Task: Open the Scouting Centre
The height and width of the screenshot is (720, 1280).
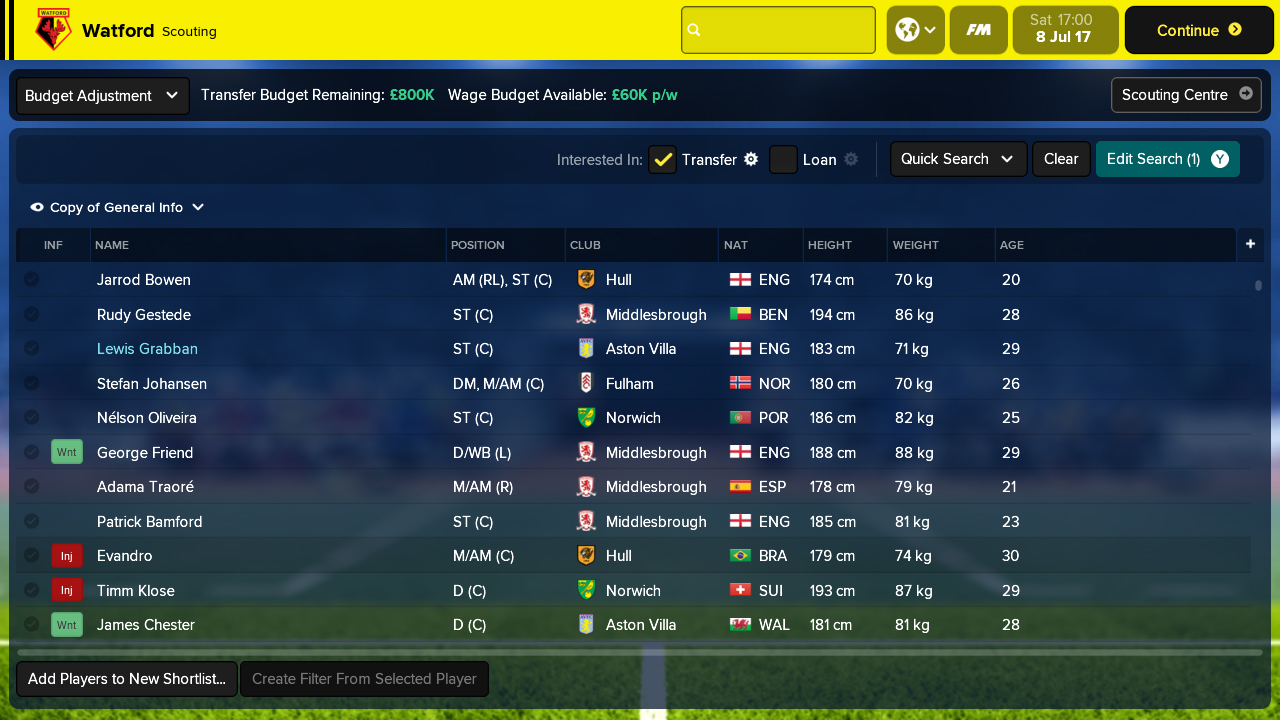Action: click(1186, 95)
